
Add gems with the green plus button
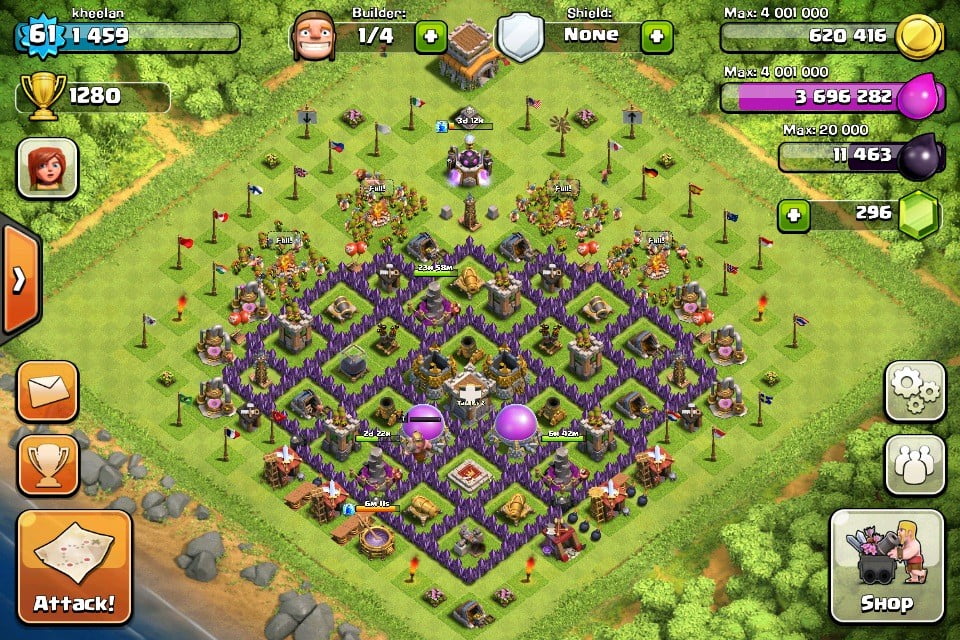[794, 215]
